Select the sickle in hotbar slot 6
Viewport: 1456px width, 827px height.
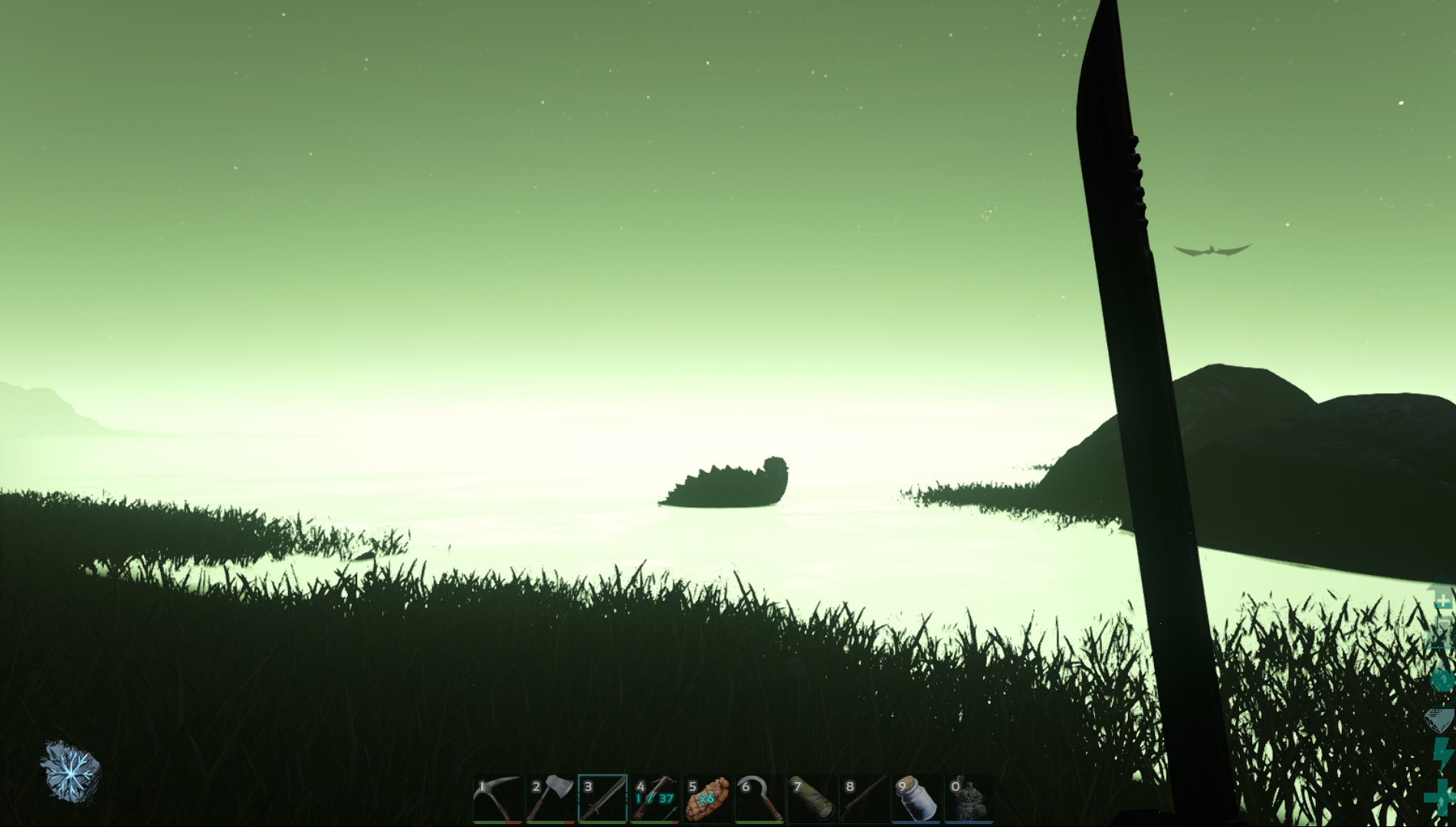point(759,799)
